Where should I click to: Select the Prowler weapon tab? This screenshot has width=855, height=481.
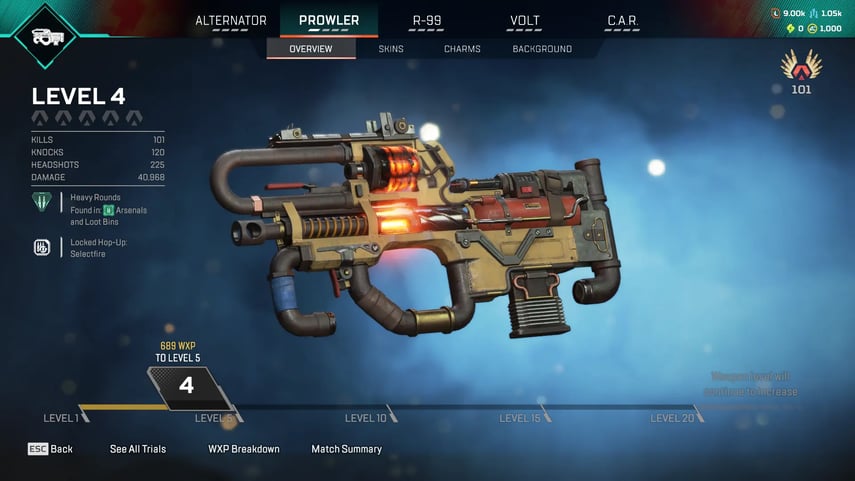pyautogui.click(x=329, y=21)
